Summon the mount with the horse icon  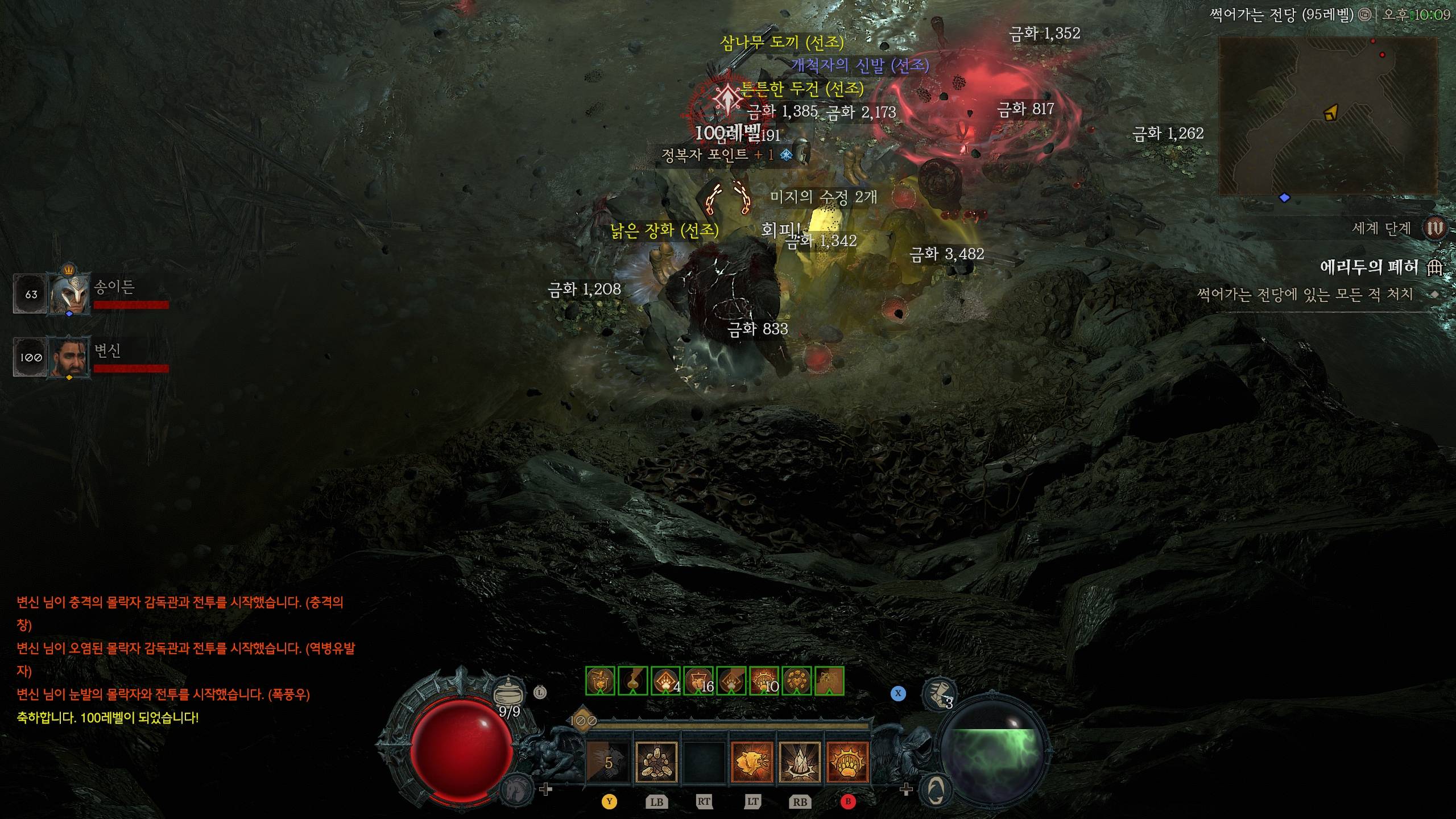(516, 789)
